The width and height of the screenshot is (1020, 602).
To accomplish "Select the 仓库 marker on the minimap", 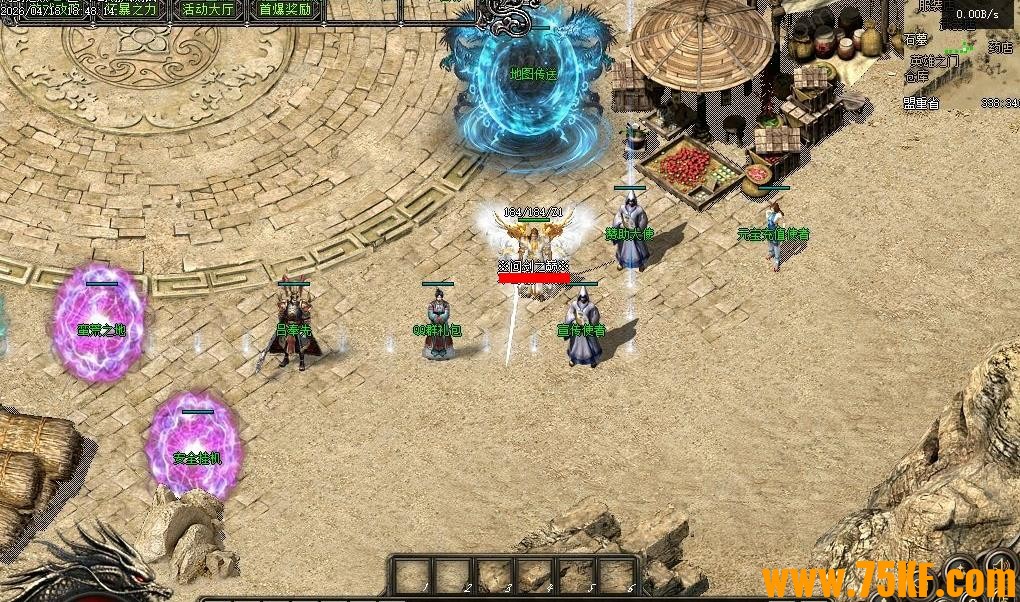I will (x=917, y=76).
